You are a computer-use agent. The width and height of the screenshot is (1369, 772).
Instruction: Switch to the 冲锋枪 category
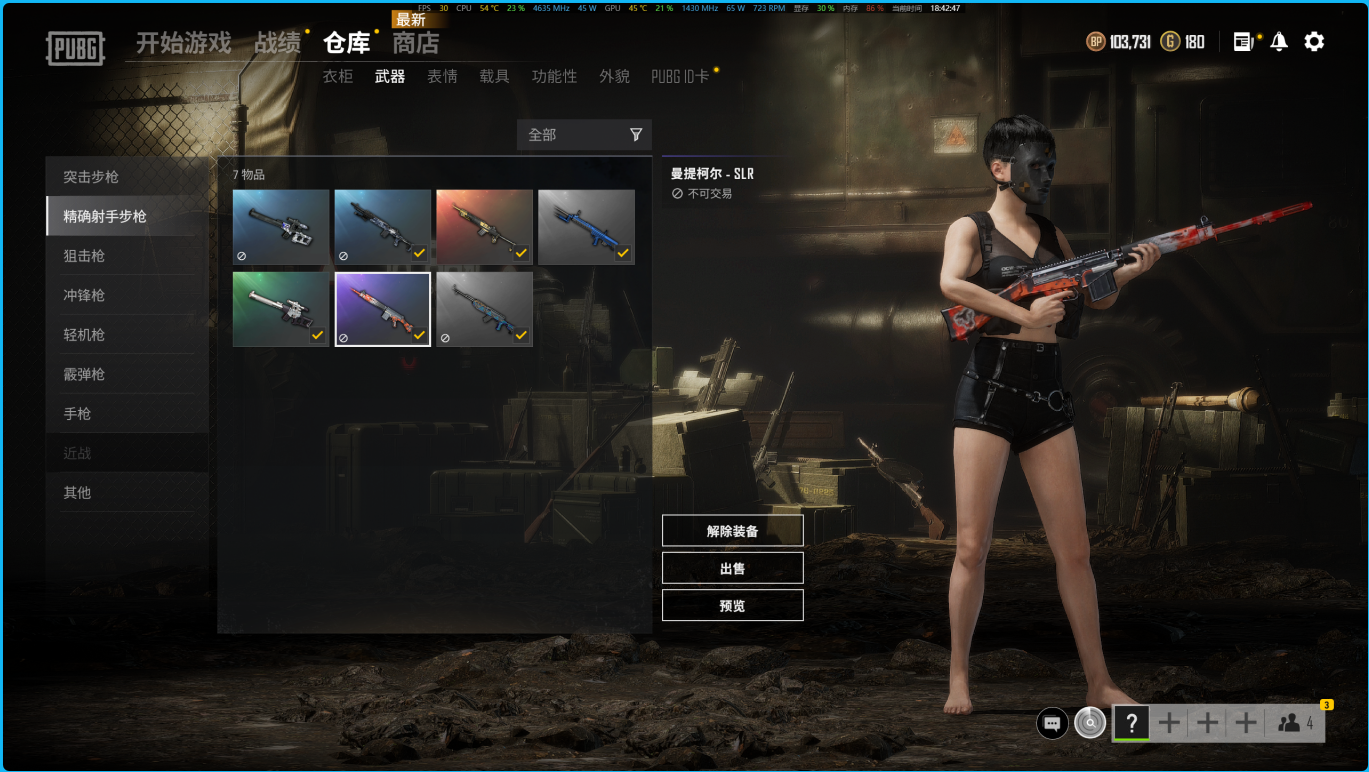pyautogui.click(x=84, y=295)
